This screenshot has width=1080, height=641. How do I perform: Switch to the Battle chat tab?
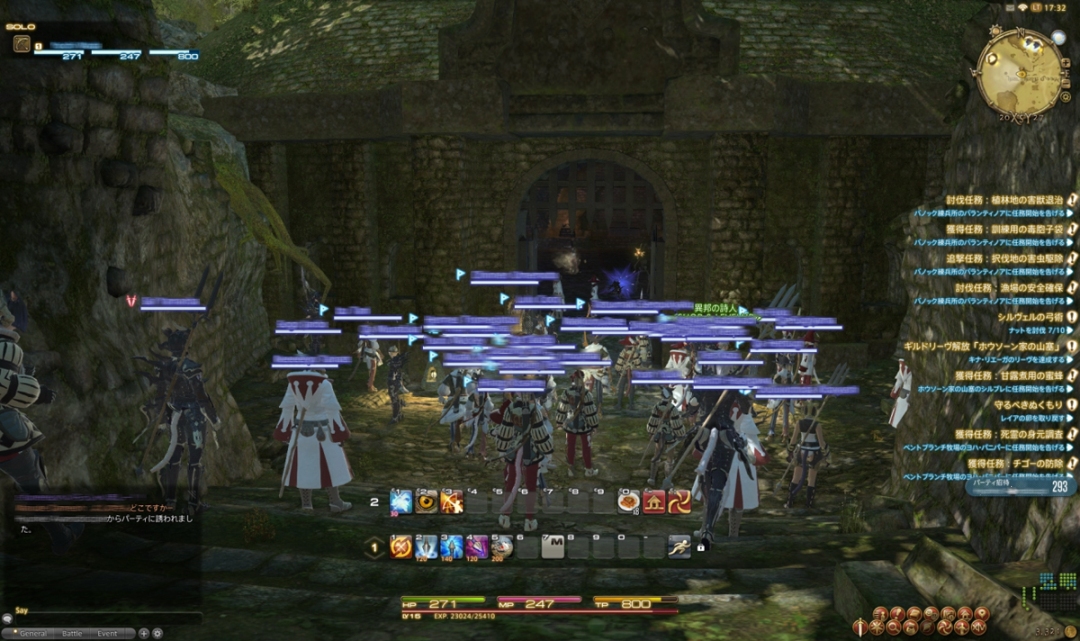[x=73, y=634]
